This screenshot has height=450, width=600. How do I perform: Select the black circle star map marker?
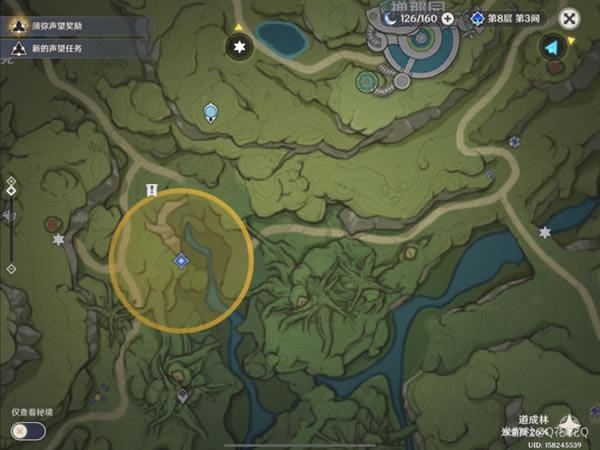238,47
